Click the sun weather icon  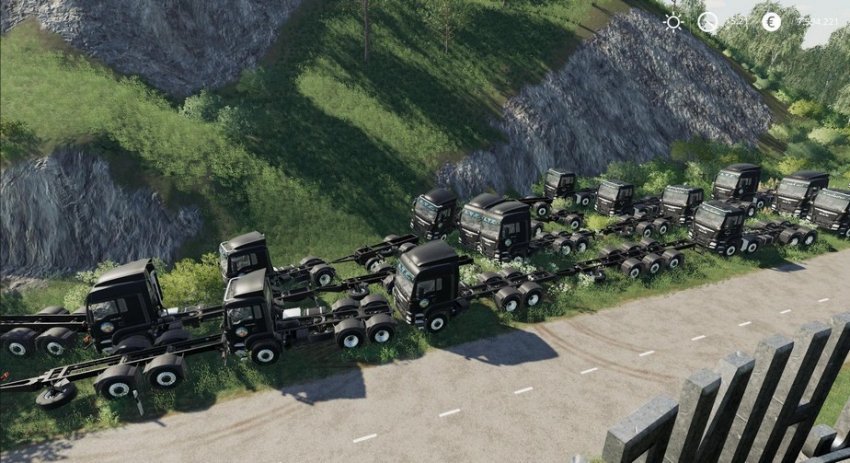pyautogui.click(x=673, y=22)
